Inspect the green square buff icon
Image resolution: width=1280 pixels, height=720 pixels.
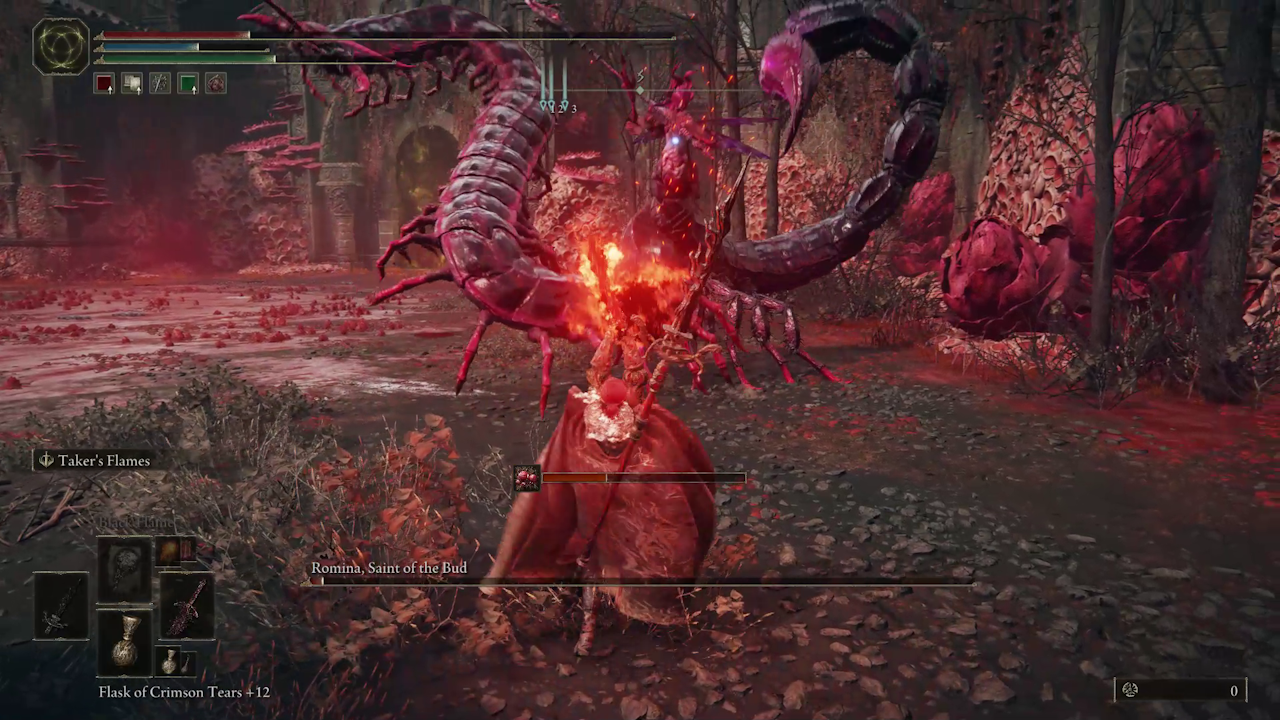(188, 84)
